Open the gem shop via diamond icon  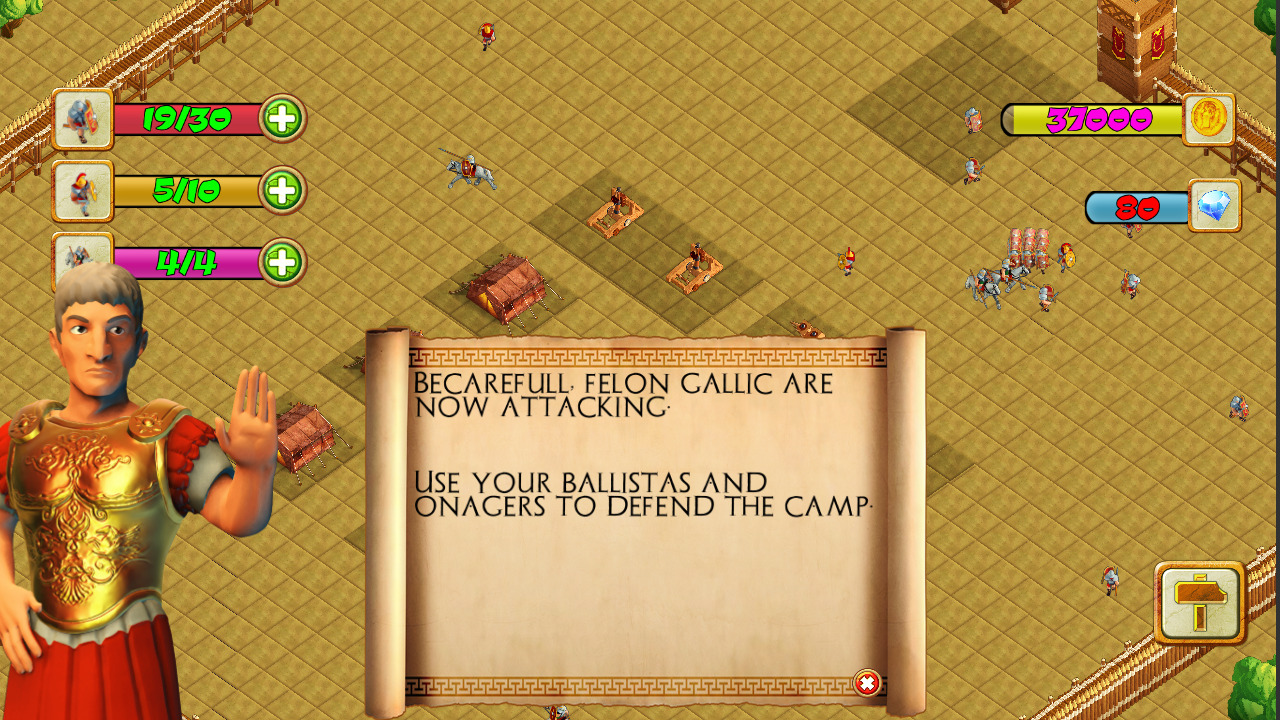[x=1213, y=208]
